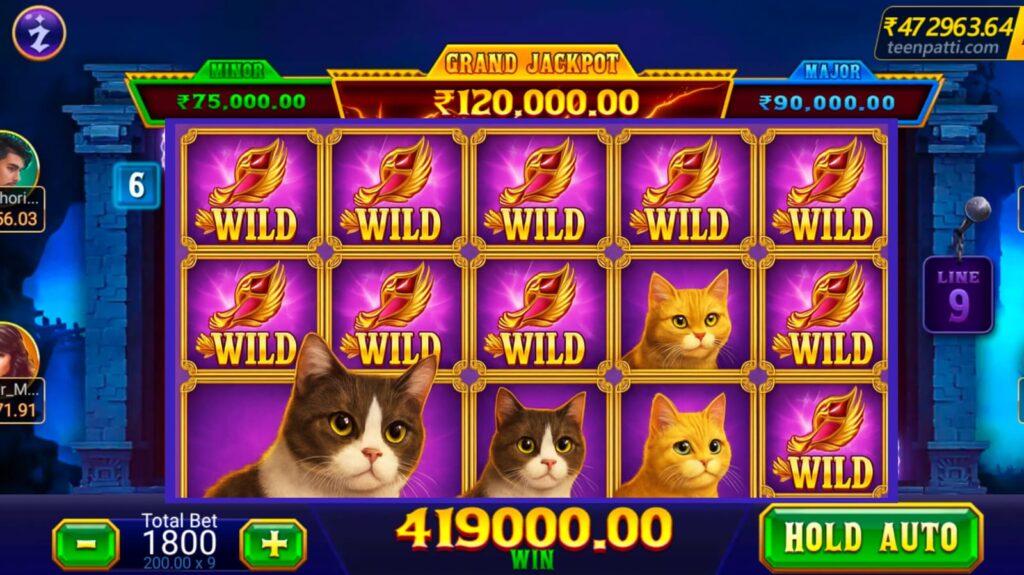Click the blue number 6 line marker
1024x575 pixels.
tap(136, 185)
